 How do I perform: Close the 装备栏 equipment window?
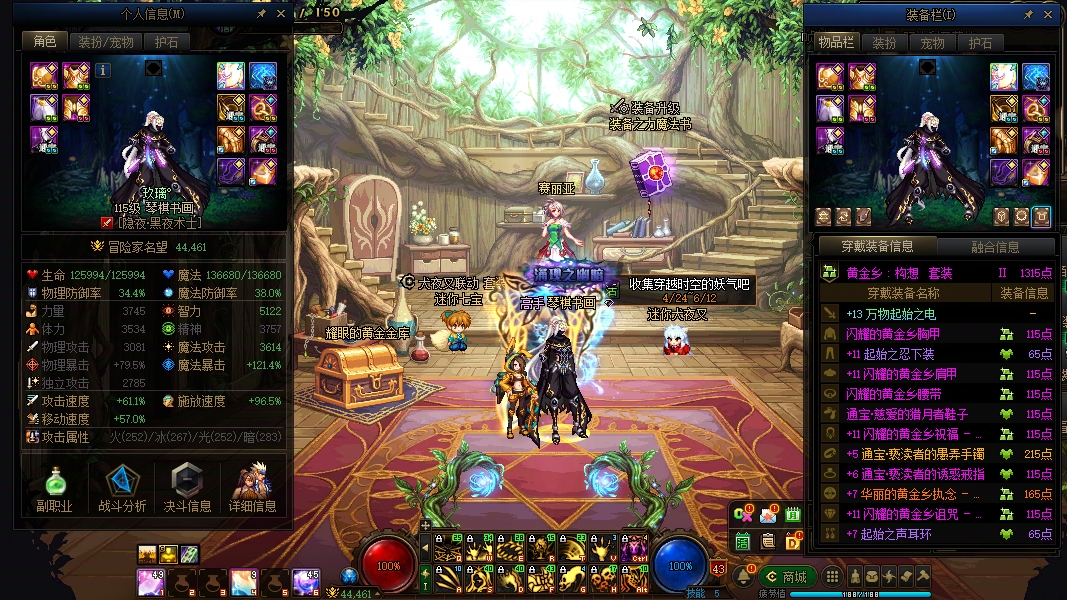[x=1048, y=15]
